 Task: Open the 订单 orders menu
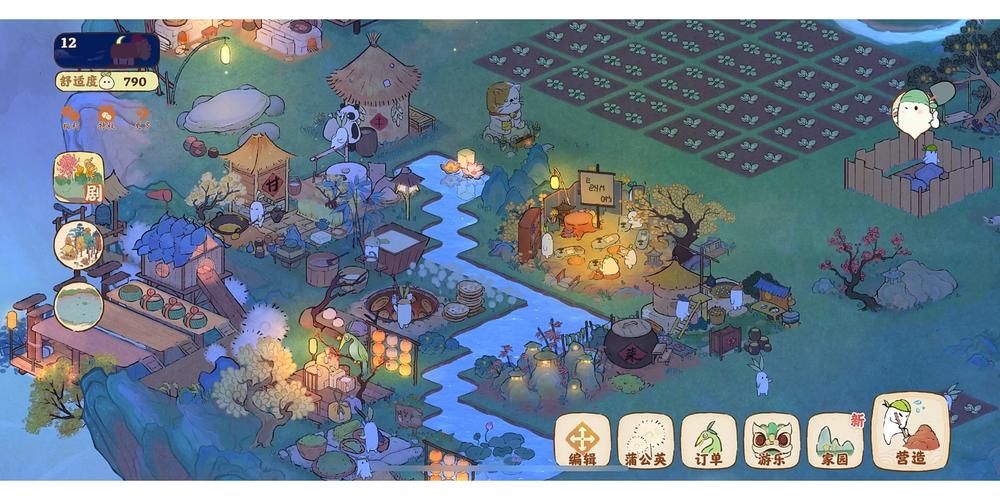click(708, 440)
